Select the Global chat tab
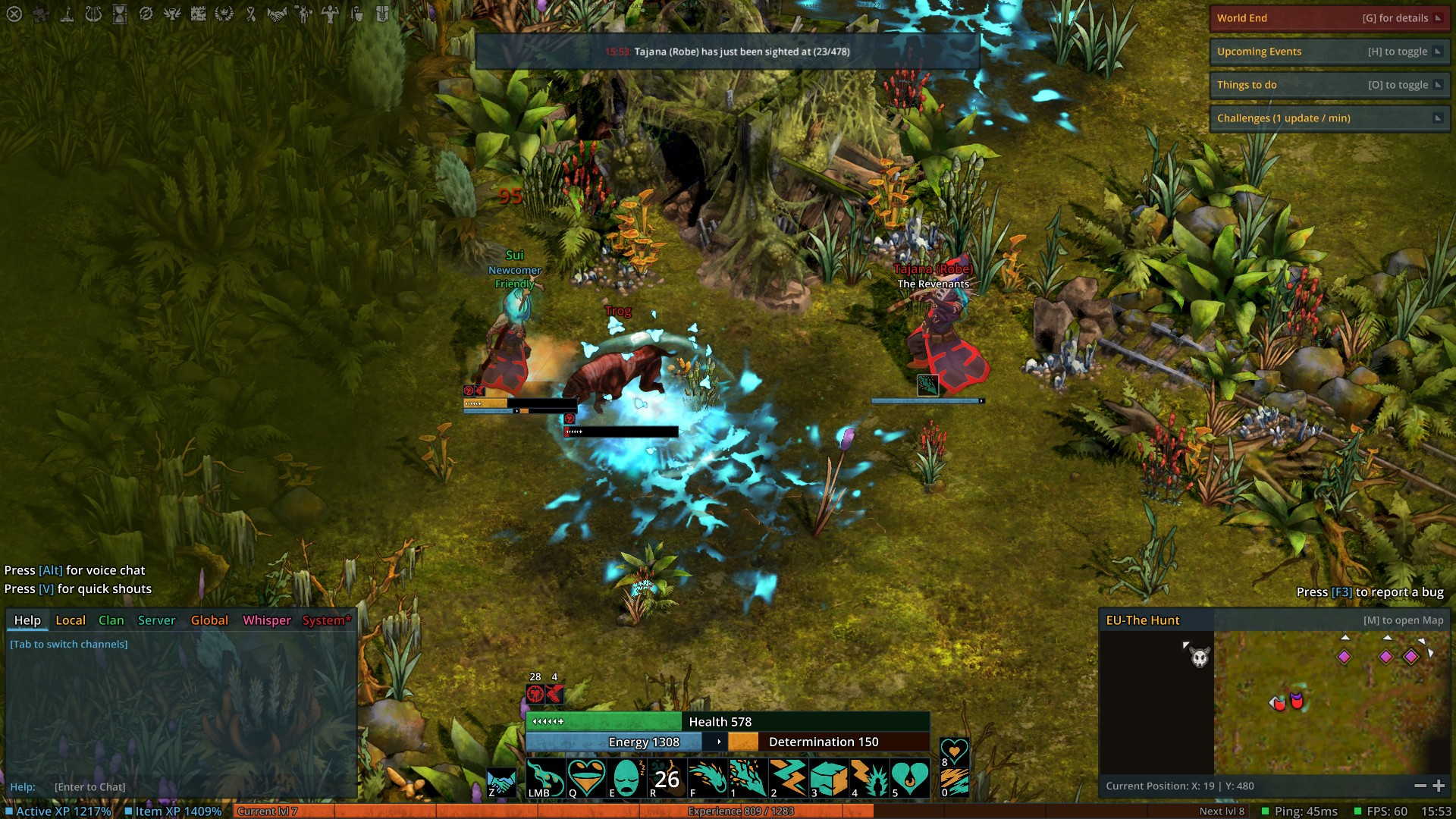This screenshot has width=1456, height=819. 209,620
